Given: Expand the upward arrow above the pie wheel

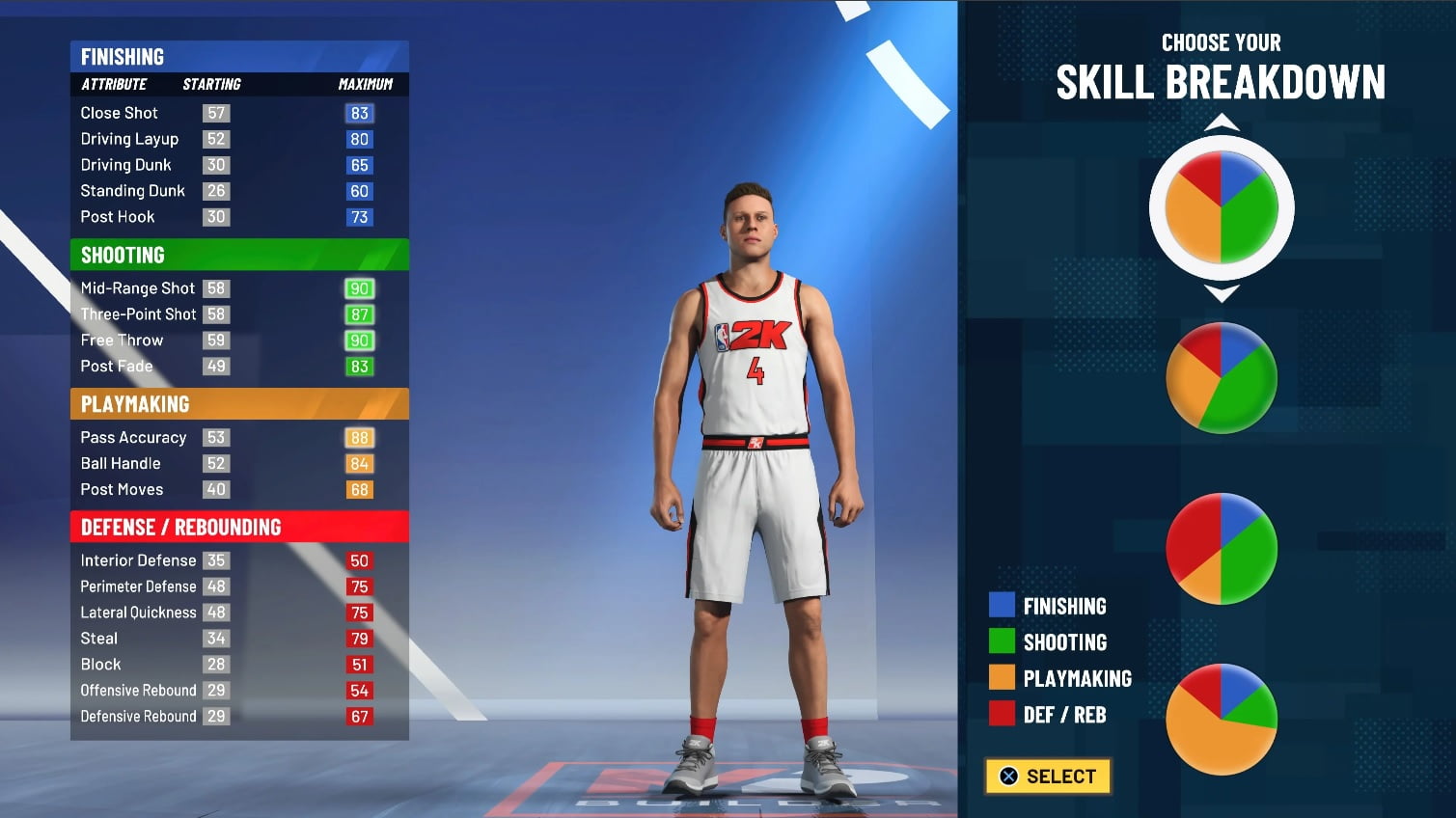Looking at the screenshot, I should tap(1222, 123).
